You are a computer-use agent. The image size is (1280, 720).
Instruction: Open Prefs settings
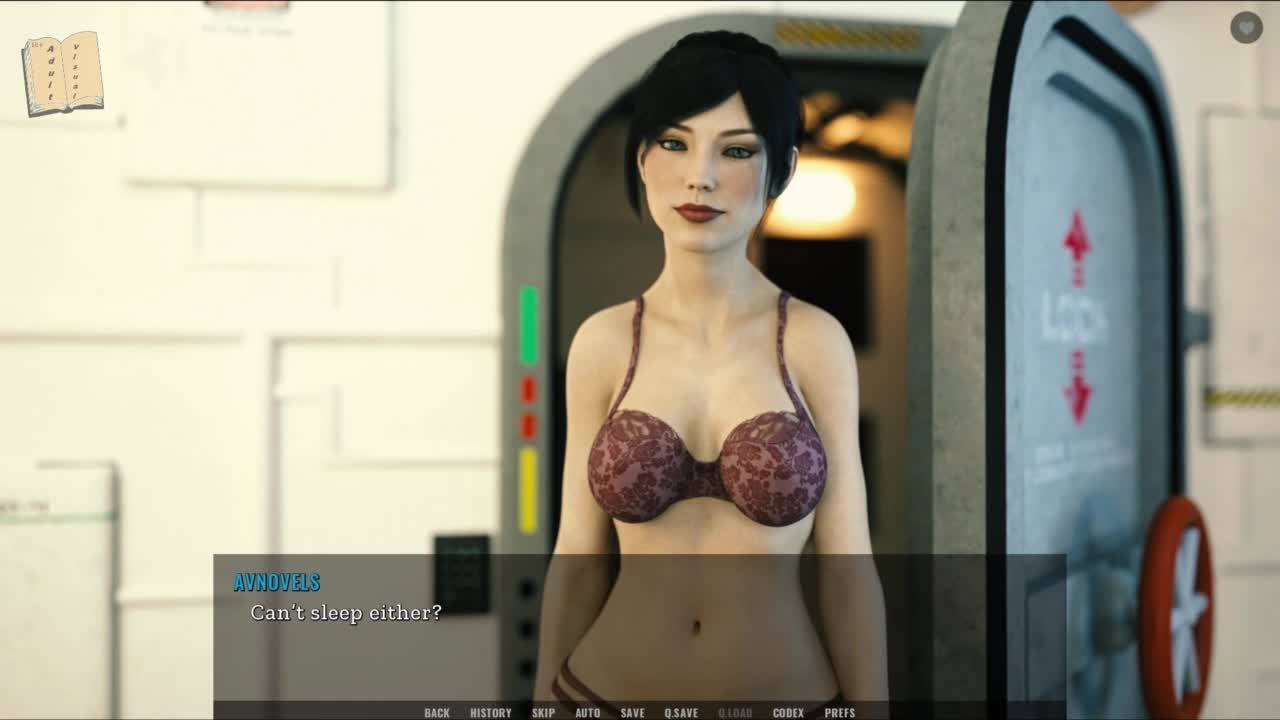pos(839,712)
